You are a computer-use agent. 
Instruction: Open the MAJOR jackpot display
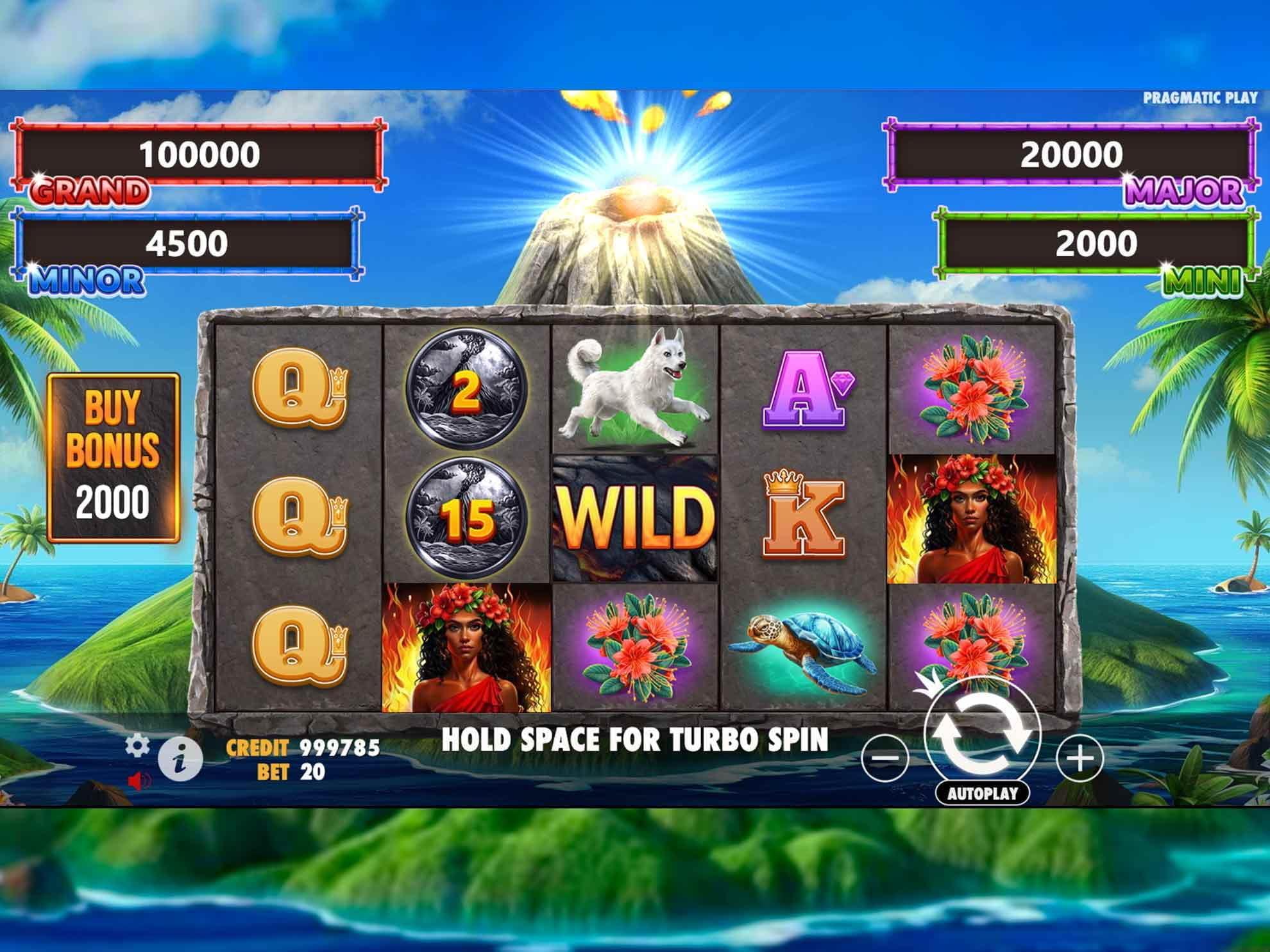1070,153
